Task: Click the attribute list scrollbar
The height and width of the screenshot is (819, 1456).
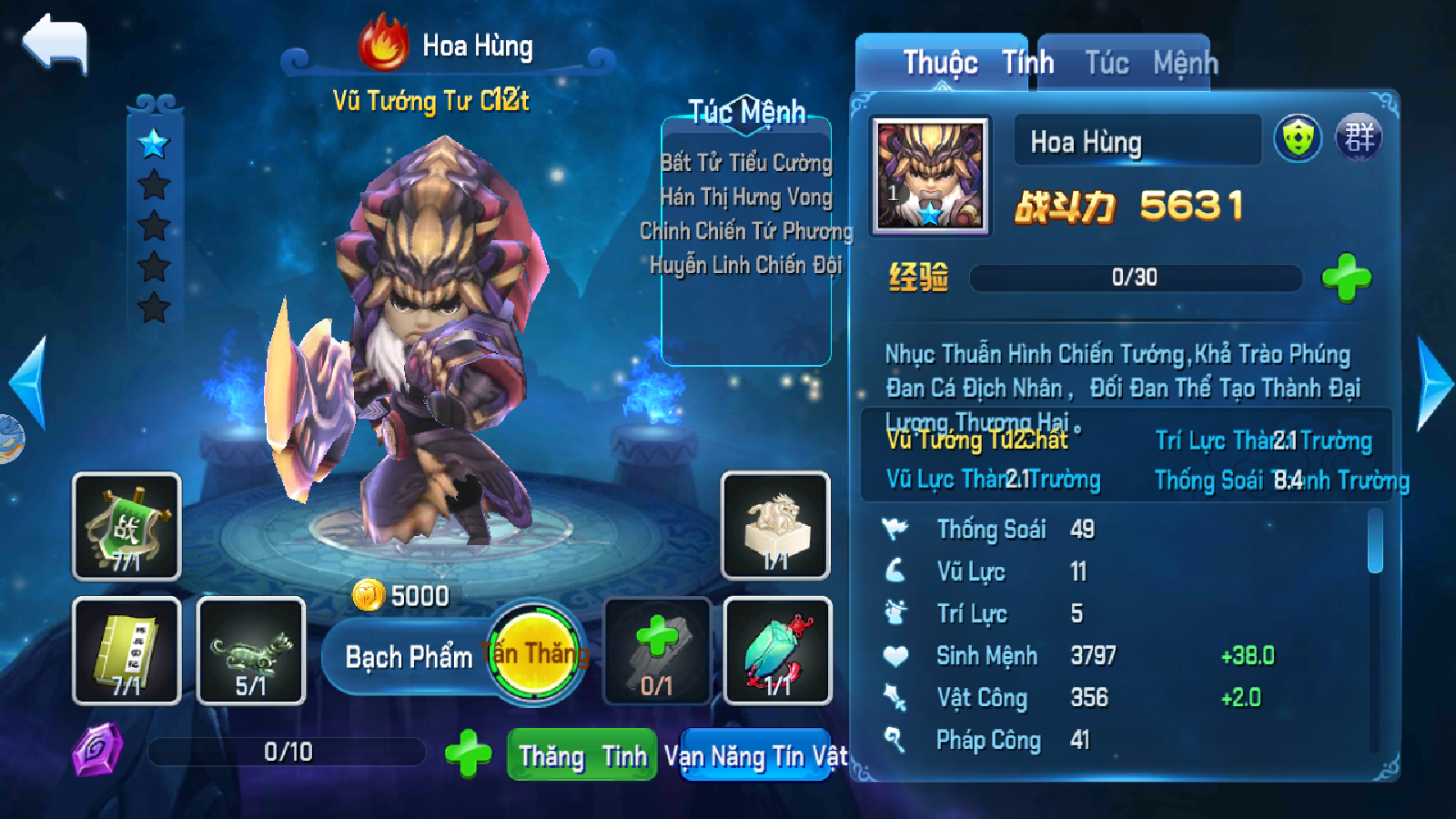Action: click(1375, 541)
